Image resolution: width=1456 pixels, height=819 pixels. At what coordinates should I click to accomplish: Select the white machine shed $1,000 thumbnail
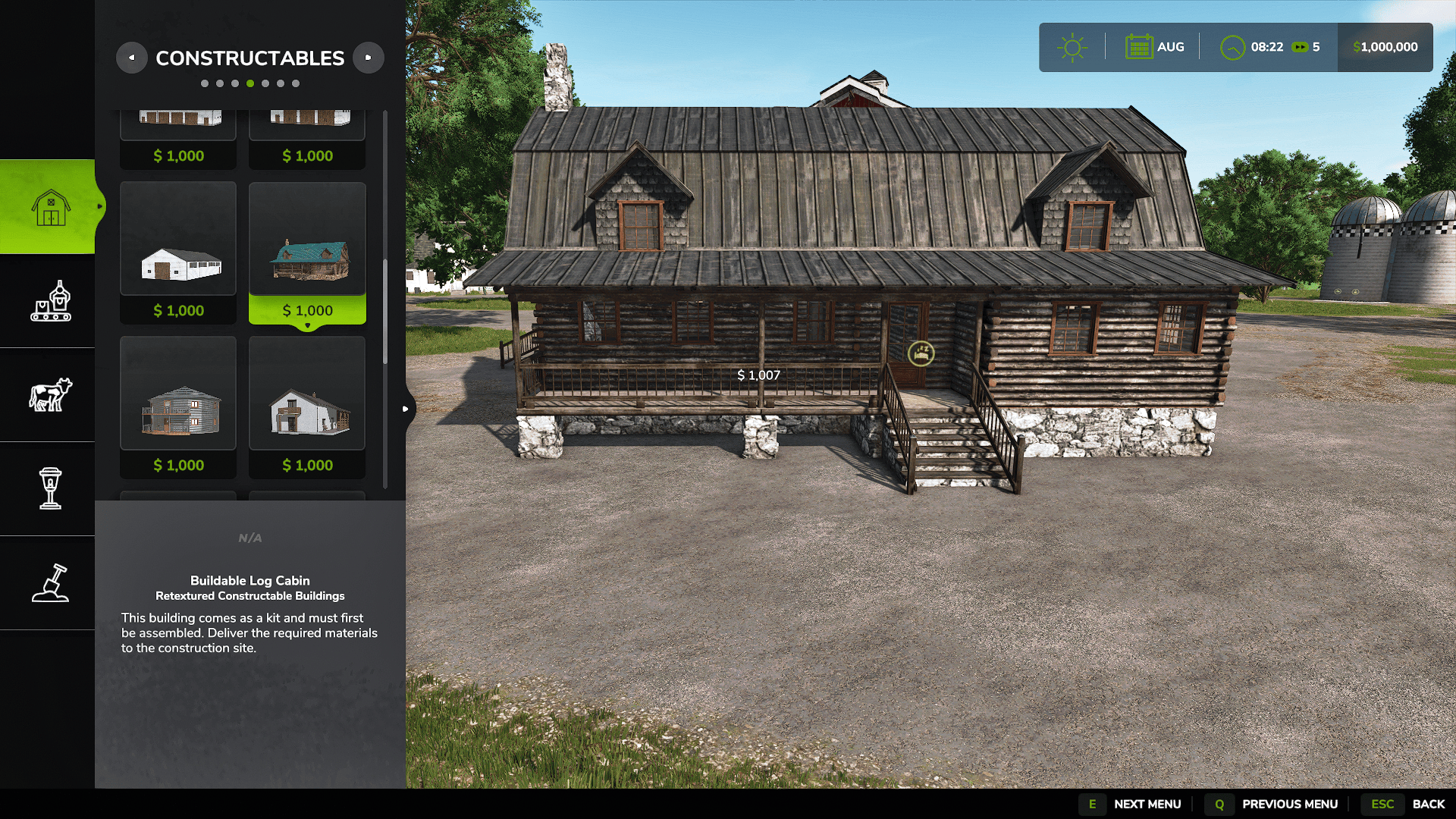(x=177, y=238)
